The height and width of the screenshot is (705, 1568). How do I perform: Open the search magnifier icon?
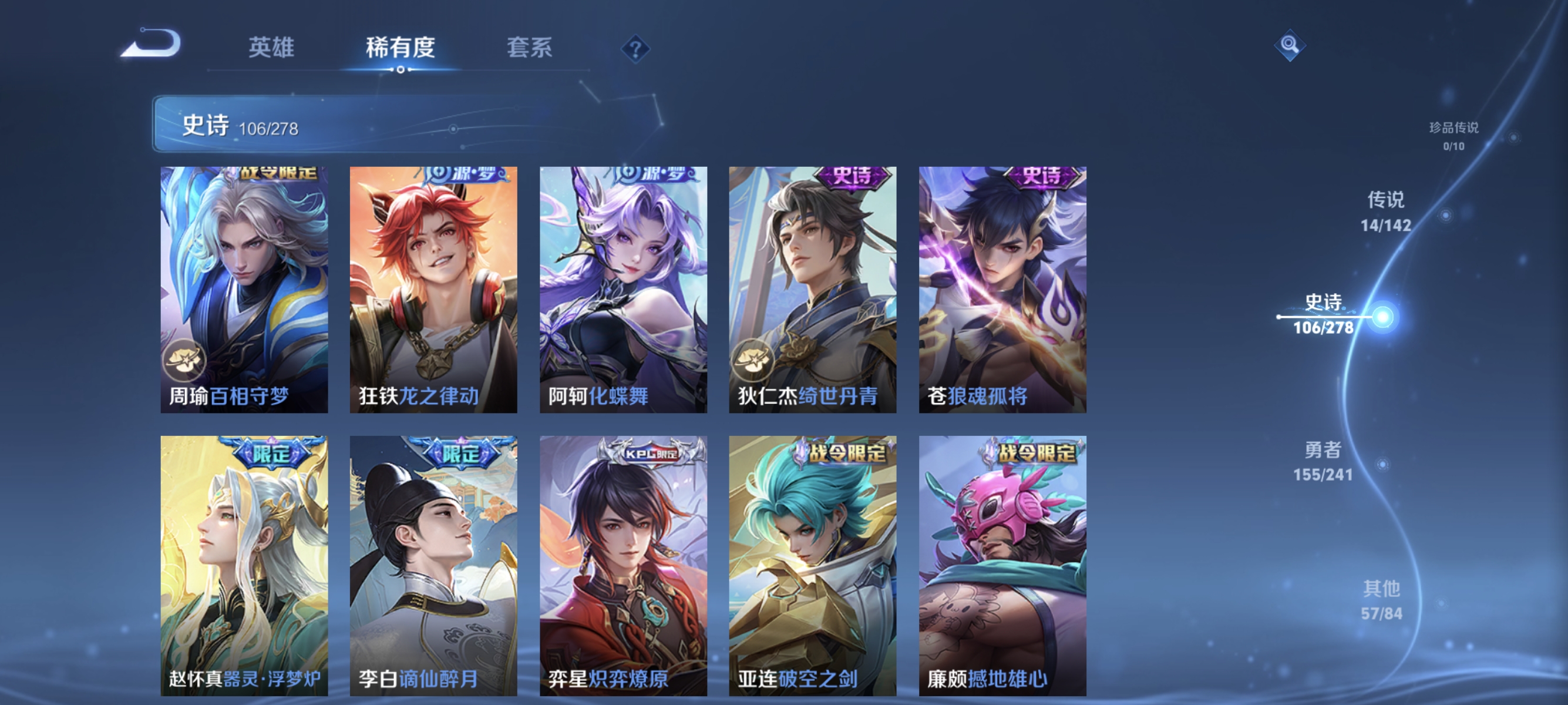(x=1292, y=45)
